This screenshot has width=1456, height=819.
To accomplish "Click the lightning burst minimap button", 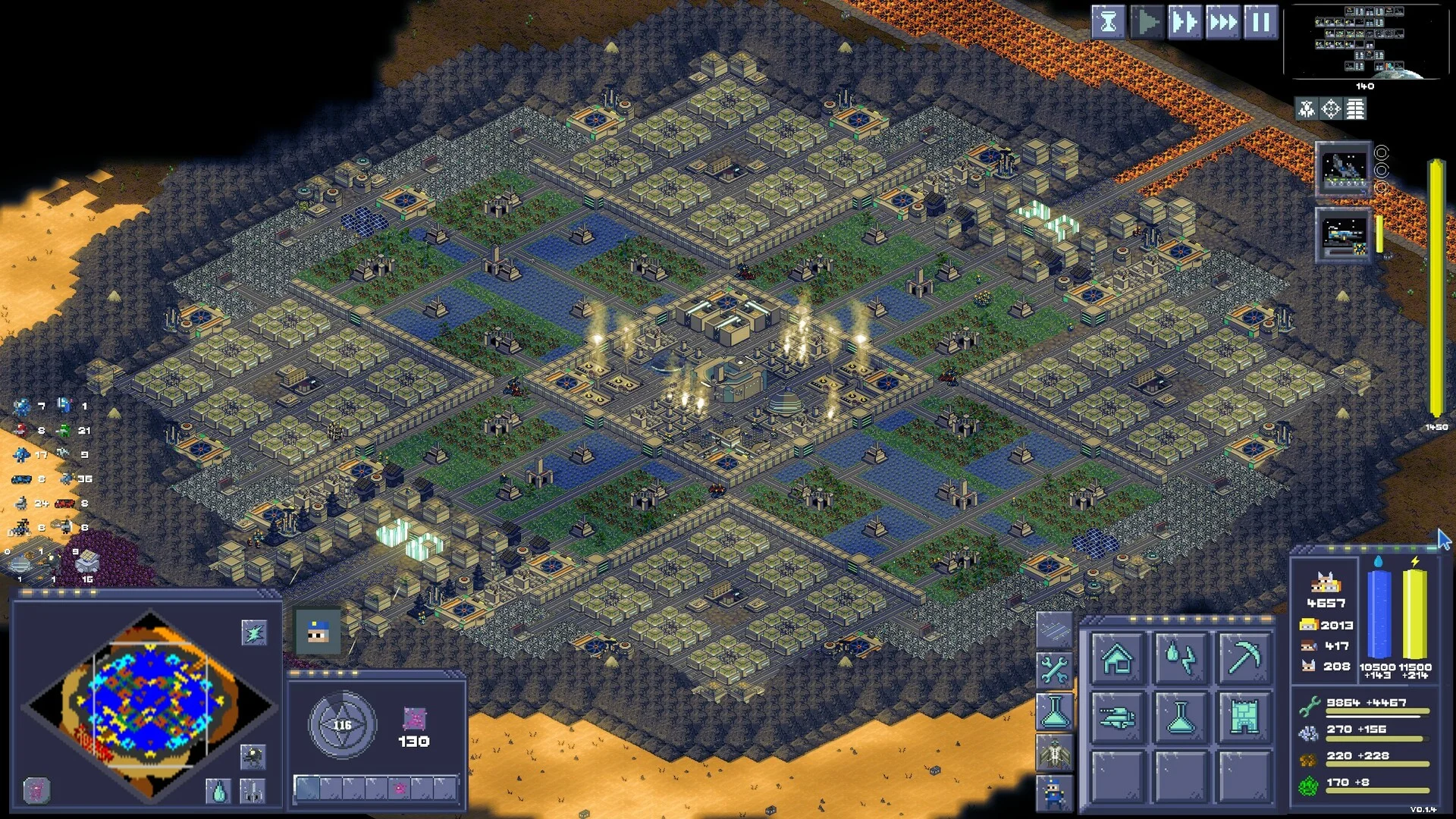I will [253, 632].
